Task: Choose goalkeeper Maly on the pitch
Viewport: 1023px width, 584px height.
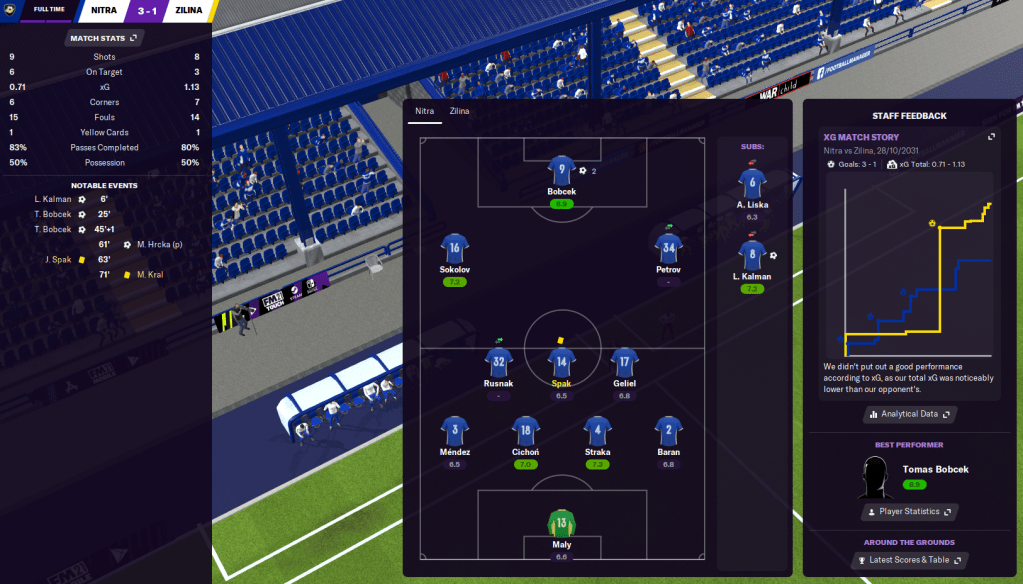Action: coord(561,523)
